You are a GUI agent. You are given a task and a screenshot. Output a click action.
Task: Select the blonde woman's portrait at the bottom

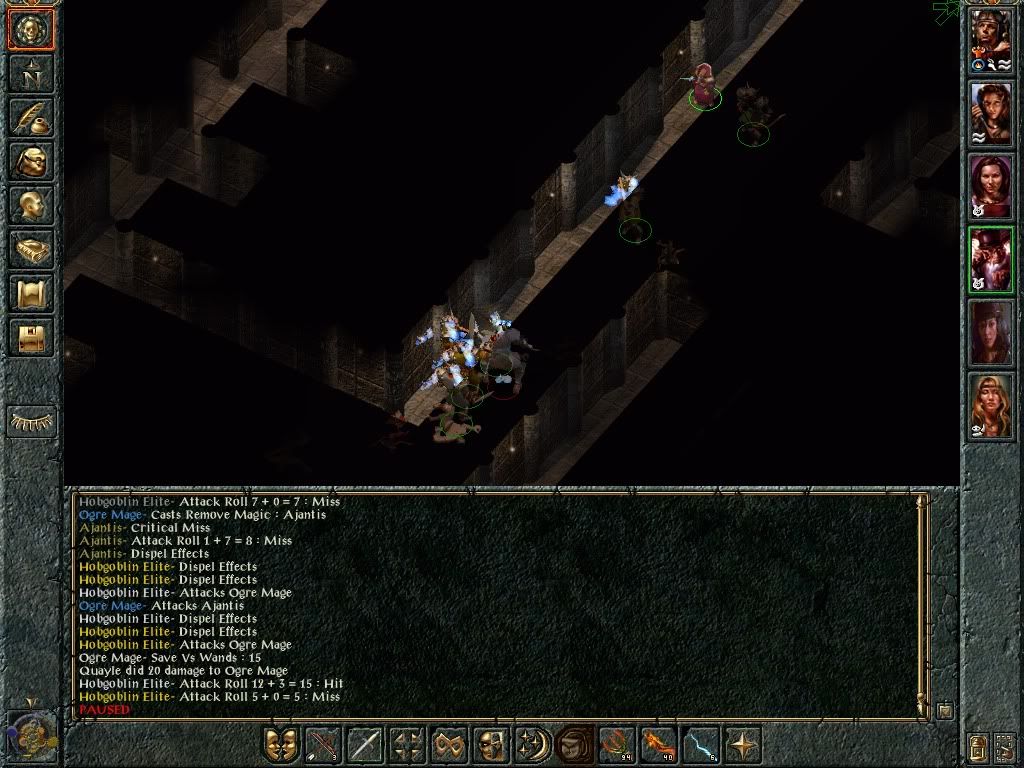[x=991, y=405]
